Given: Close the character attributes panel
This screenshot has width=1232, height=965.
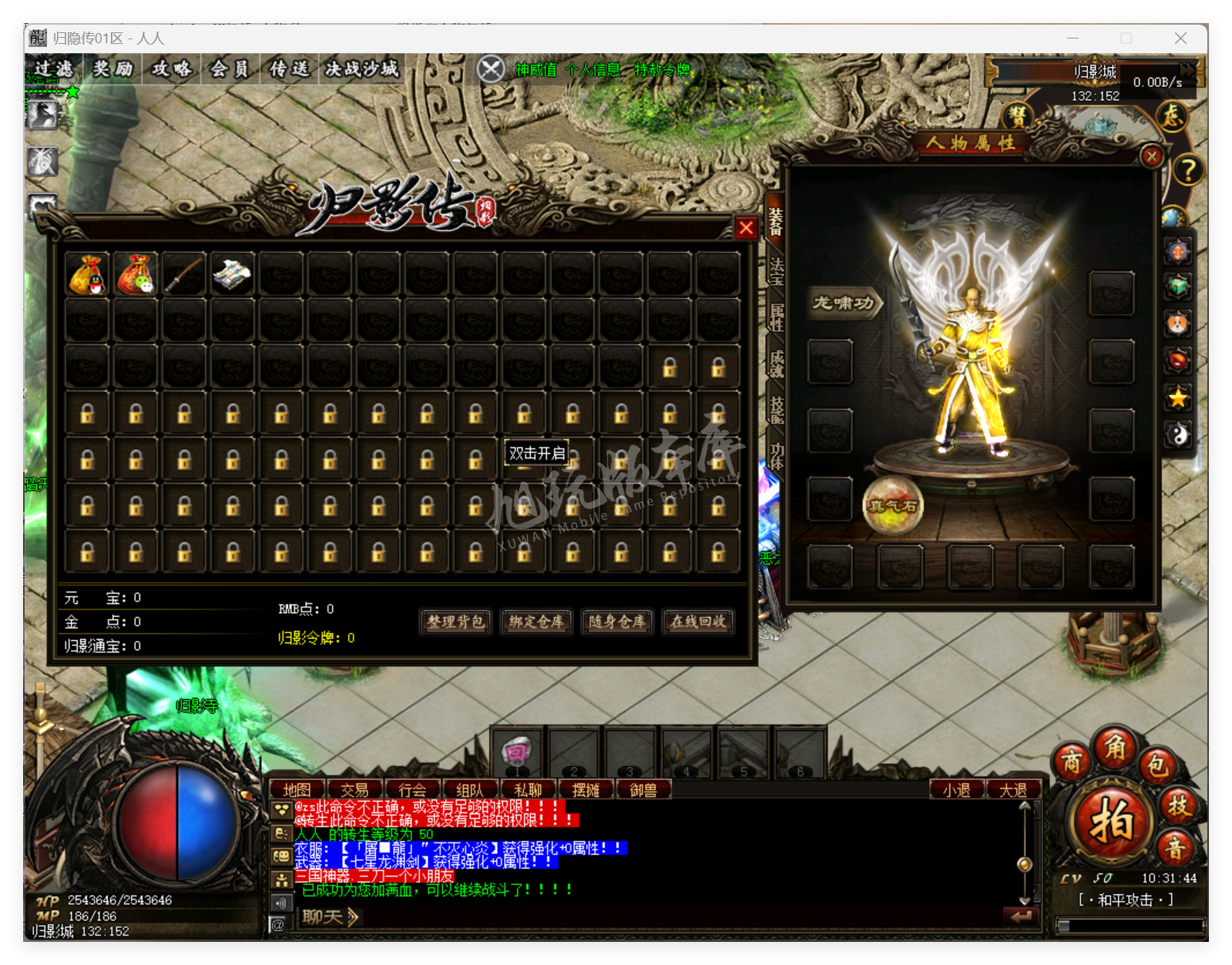Looking at the screenshot, I should [x=1151, y=157].
